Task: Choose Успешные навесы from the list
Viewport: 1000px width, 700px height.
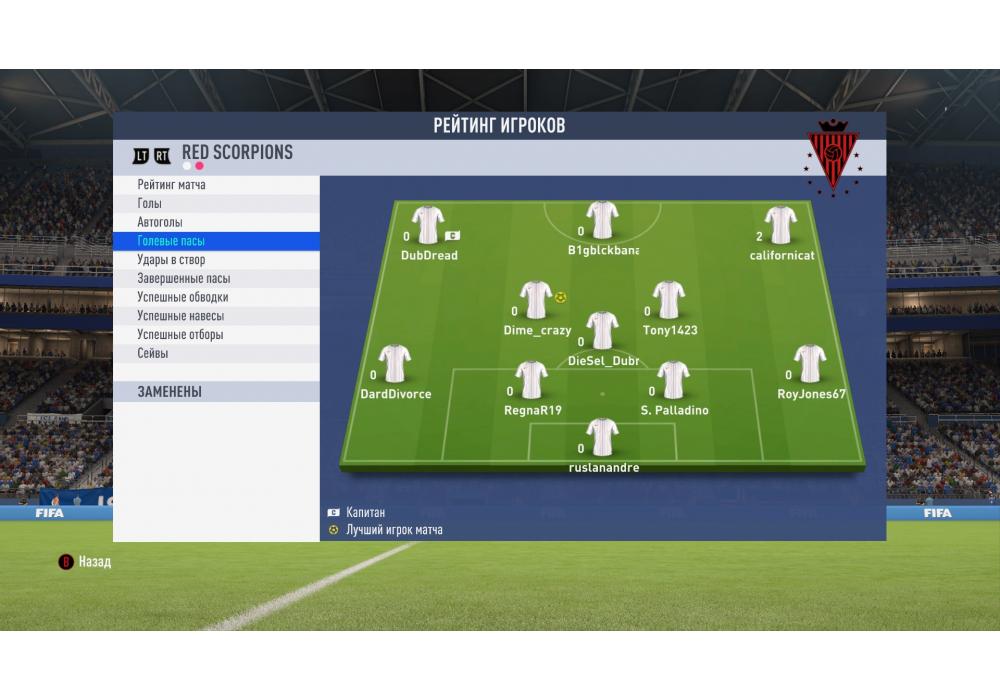Action: click(x=180, y=316)
